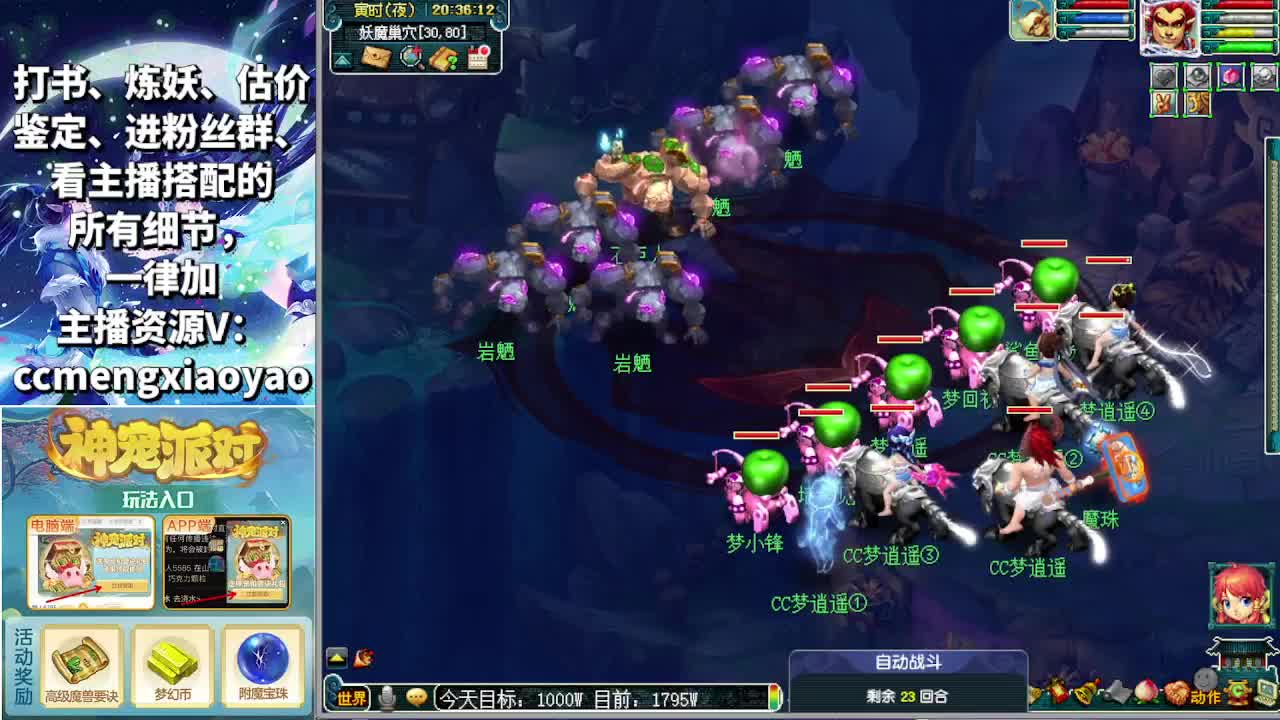
Task: Click the 自动战斗 auto battle button
Action: coord(907,659)
